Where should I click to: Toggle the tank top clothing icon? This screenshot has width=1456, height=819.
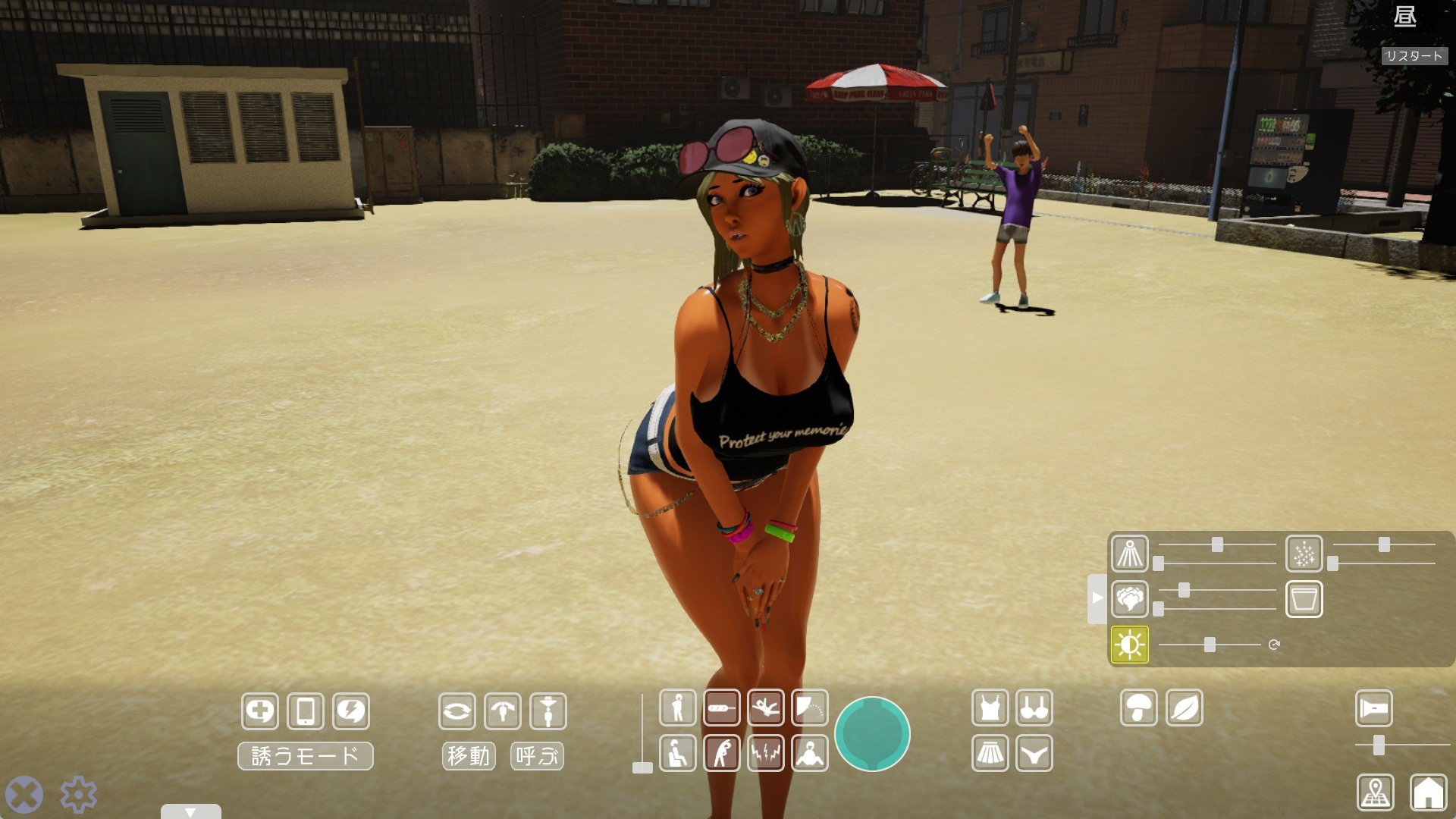(990, 708)
